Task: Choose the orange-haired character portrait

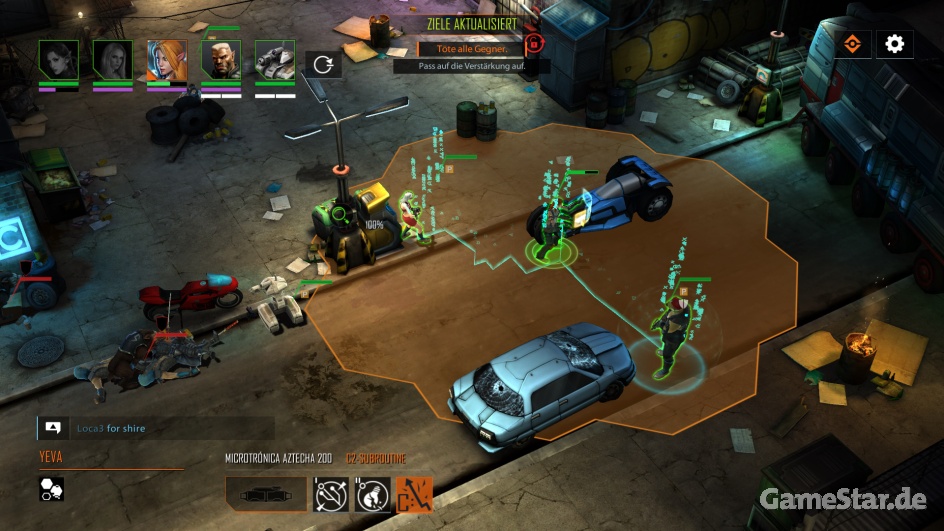Action: (x=166, y=59)
